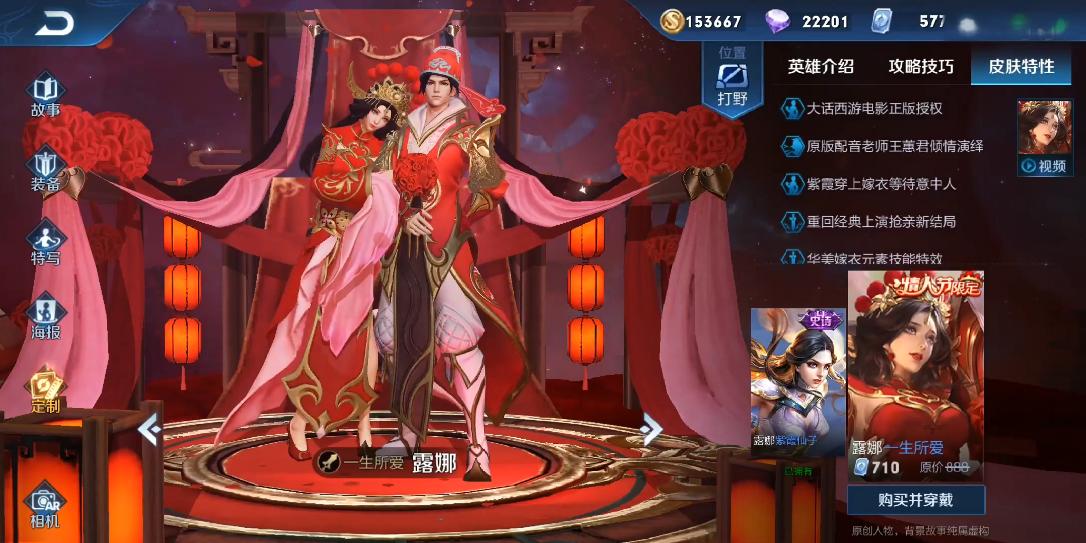Open the gold coin balance
This screenshot has height=543, width=1086.
tap(702, 21)
